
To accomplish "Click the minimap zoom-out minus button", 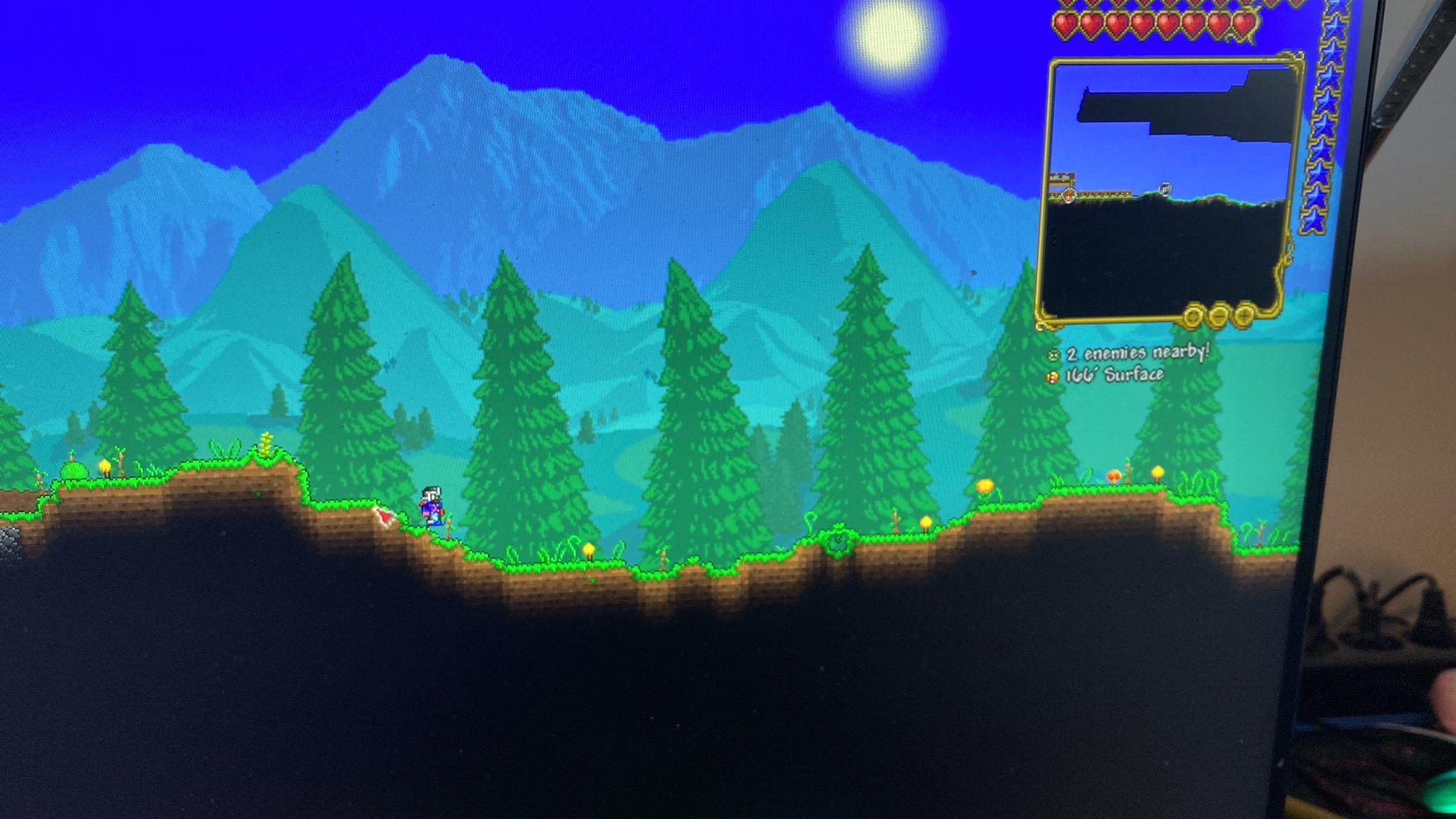I will point(1218,316).
